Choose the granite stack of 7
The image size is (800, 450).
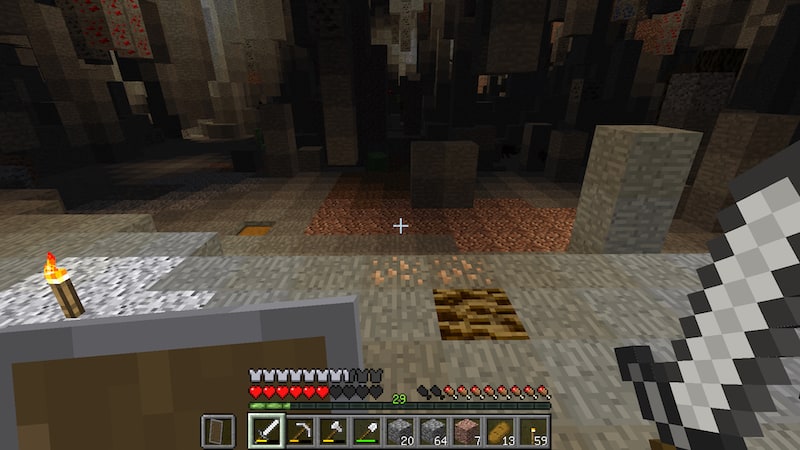click(x=466, y=431)
